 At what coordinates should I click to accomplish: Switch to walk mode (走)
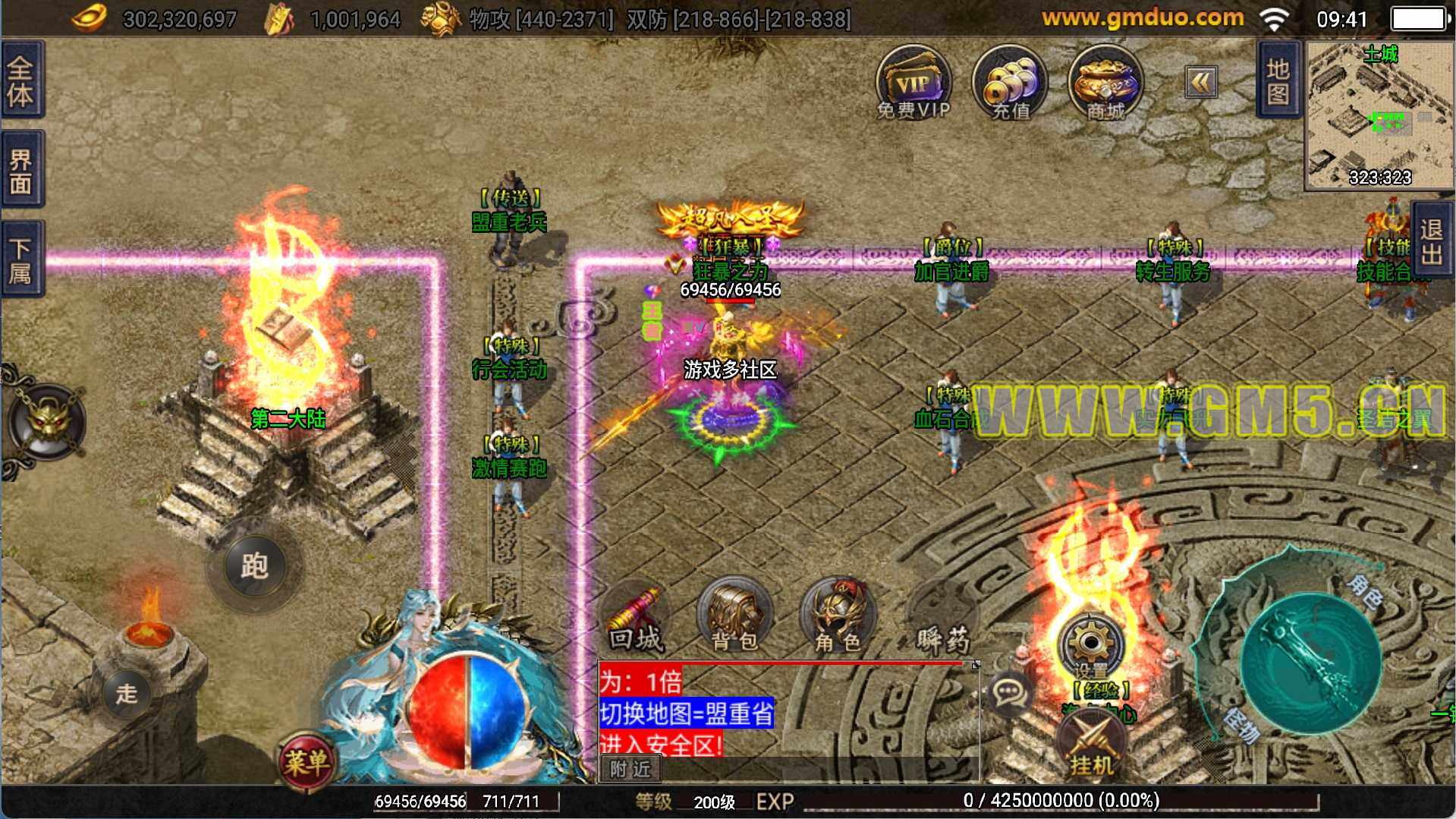click(x=127, y=693)
